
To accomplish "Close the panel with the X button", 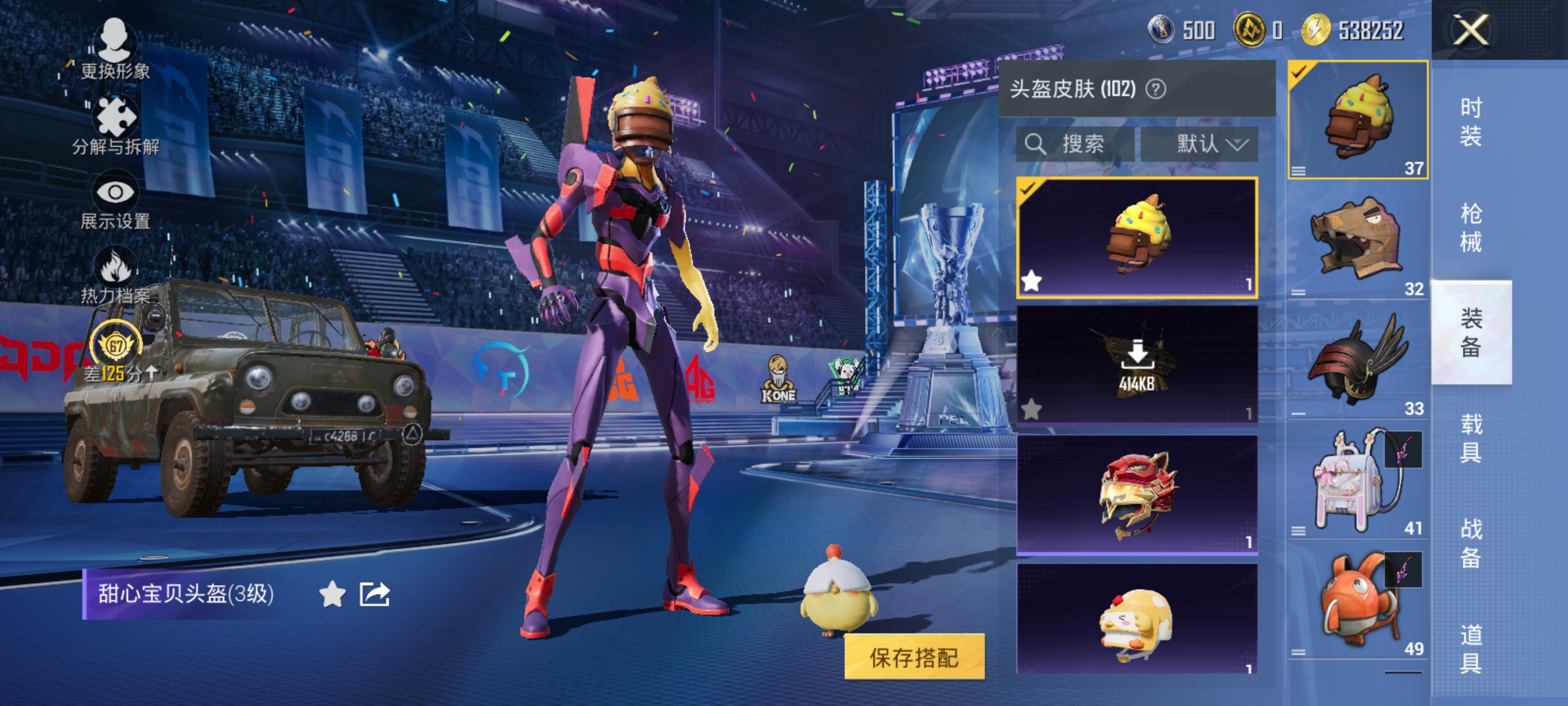I will coord(1470,29).
